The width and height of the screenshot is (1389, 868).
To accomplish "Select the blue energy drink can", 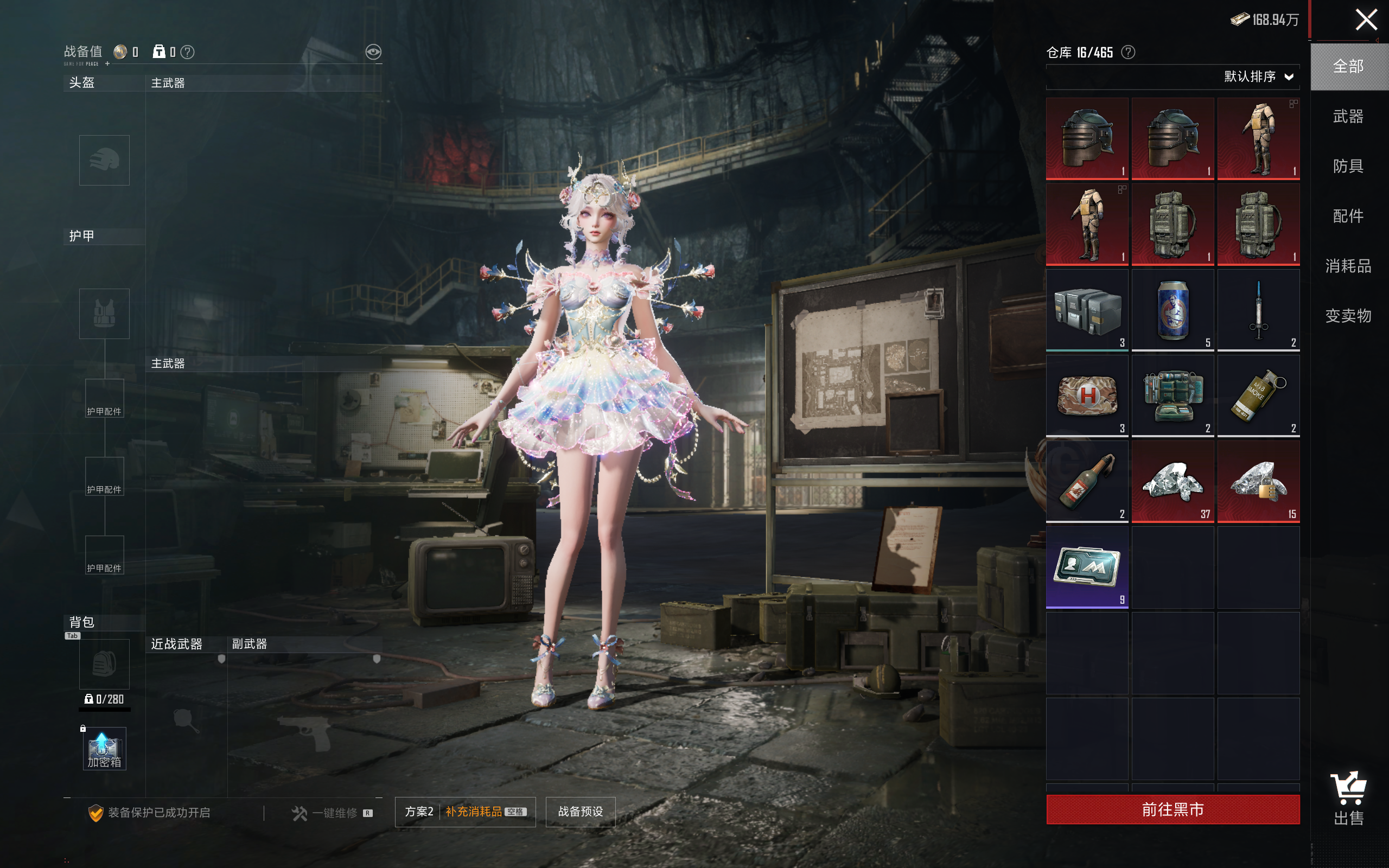I will (x=1172, y=310).
